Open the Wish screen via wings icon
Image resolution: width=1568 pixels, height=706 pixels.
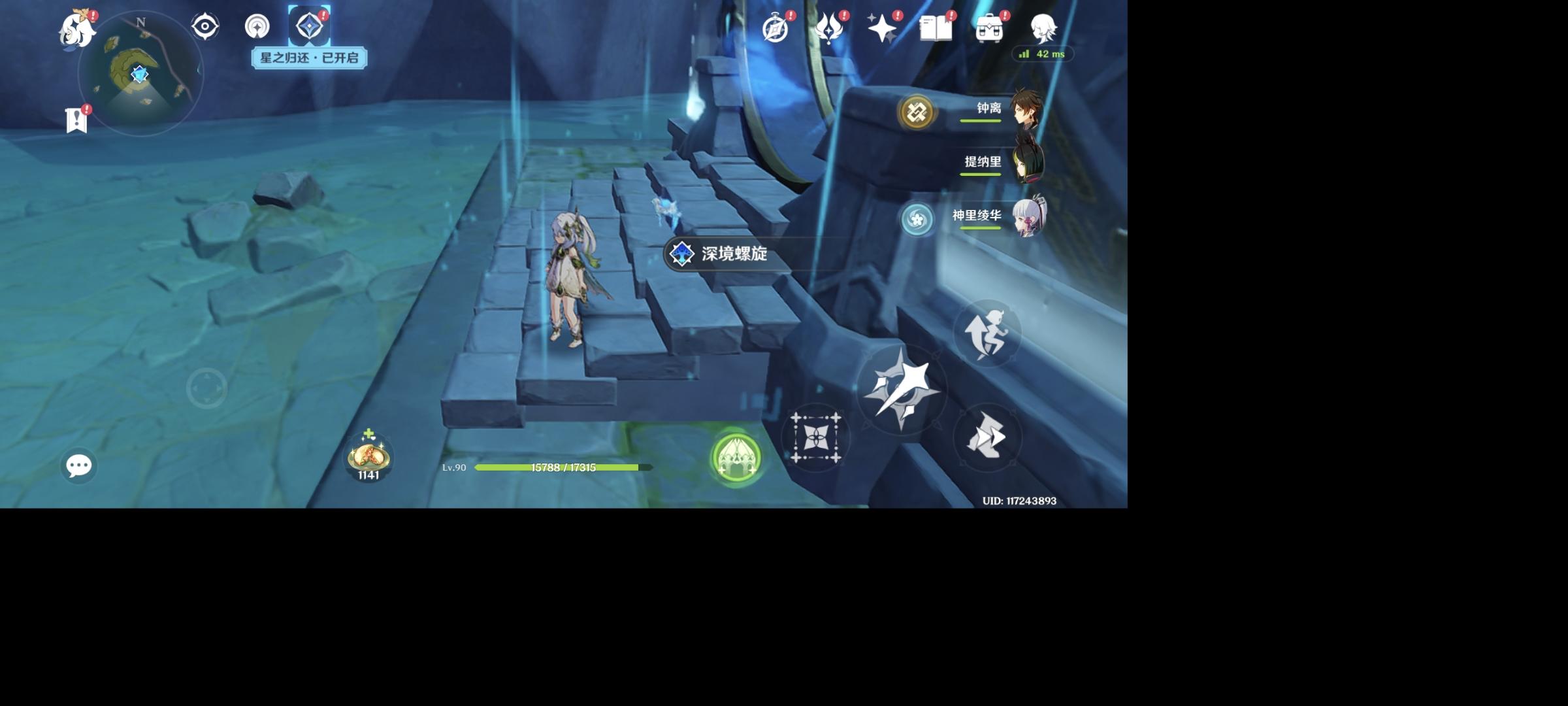click(828, 27)
